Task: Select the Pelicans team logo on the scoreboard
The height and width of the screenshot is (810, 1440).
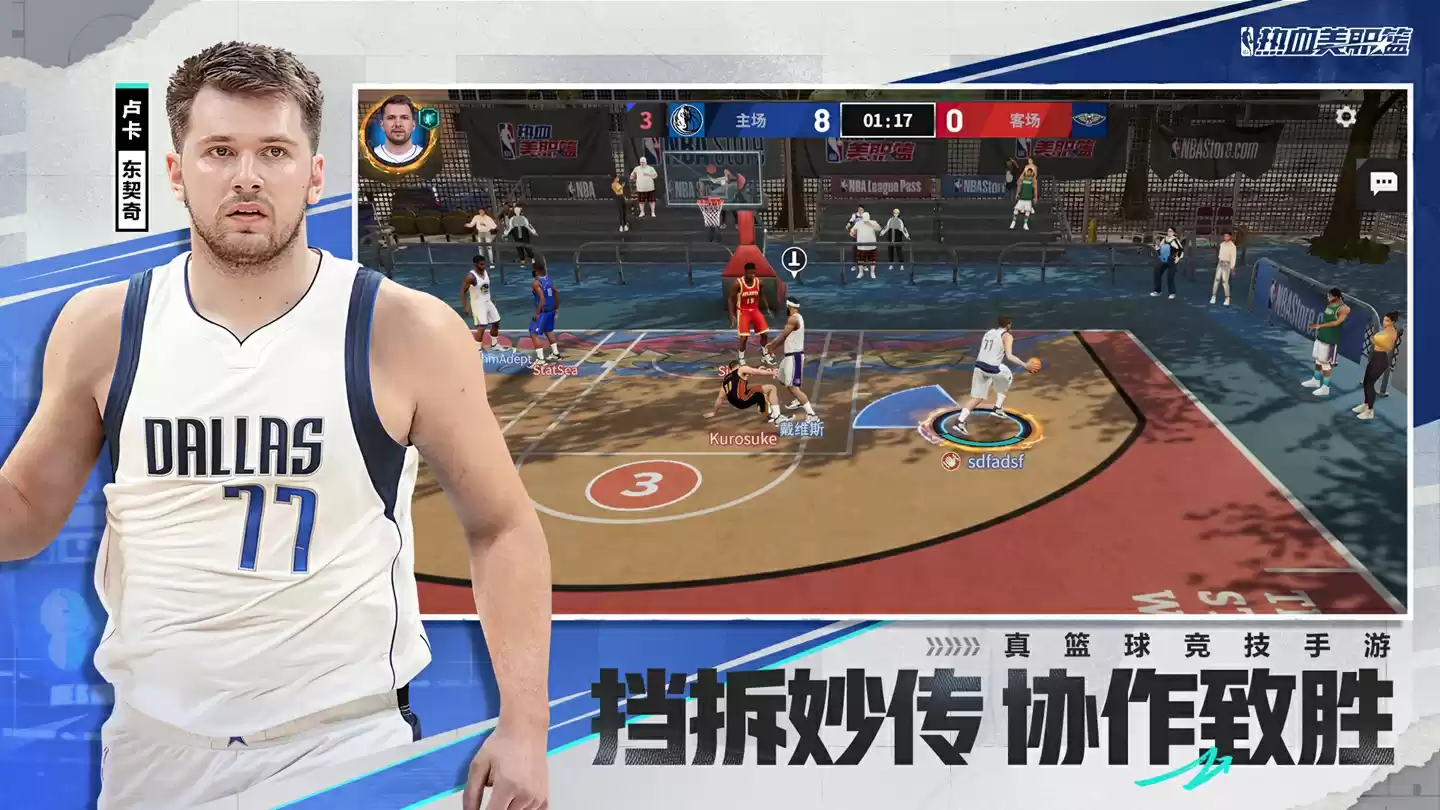Action: [x=1091, y=117]
